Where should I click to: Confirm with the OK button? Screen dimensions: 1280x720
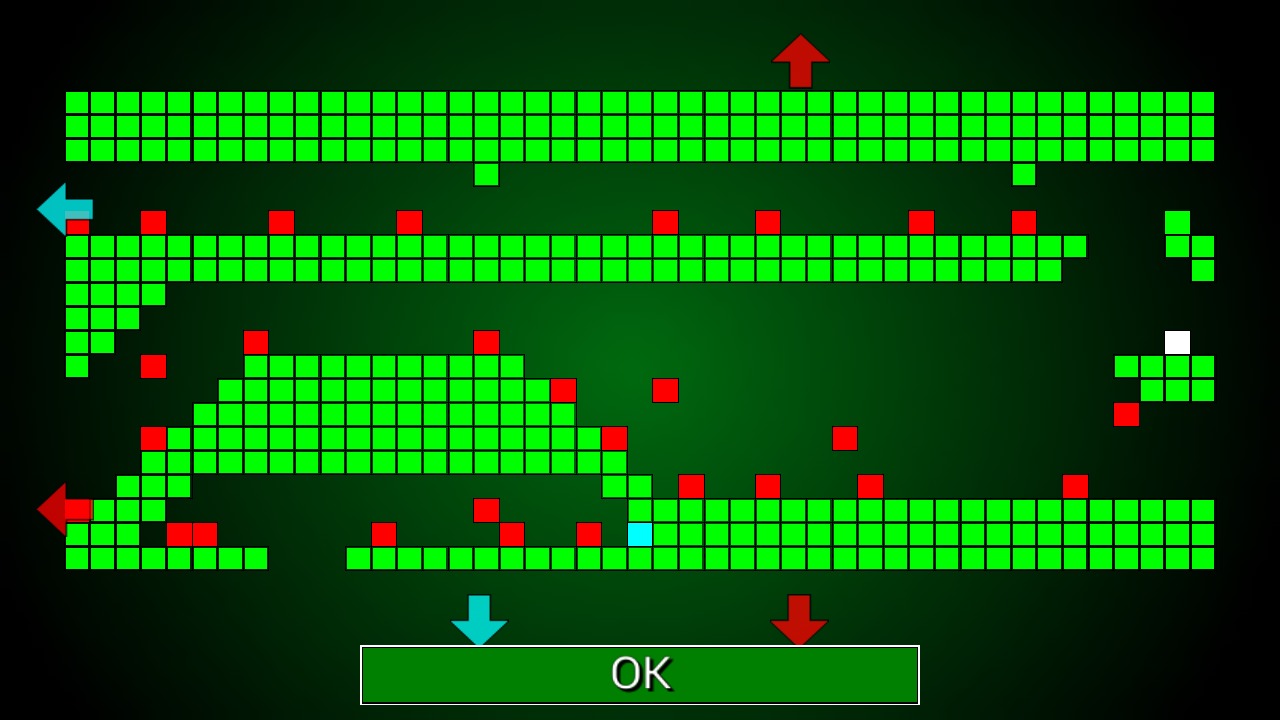click(x=639, y=675)
